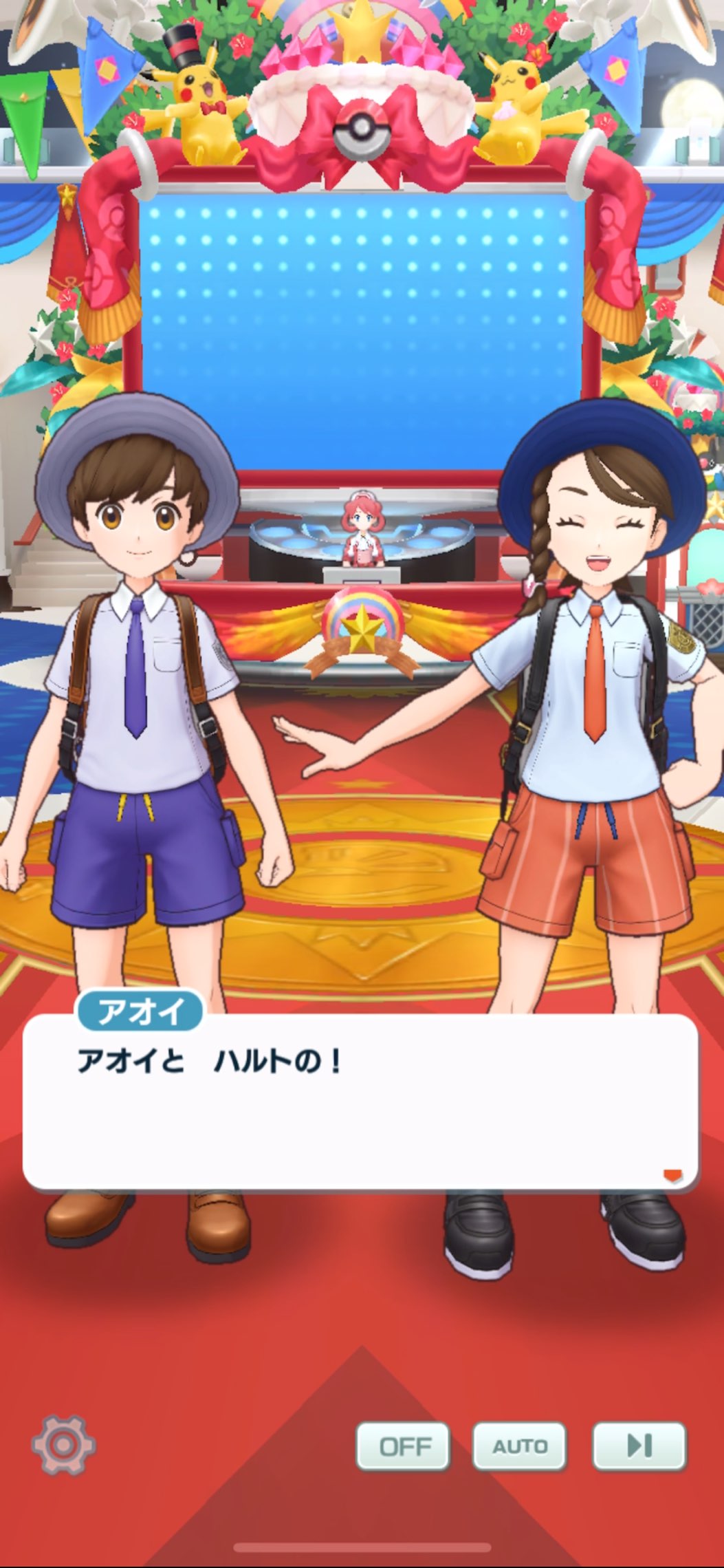Click the red continue arrow in dialogue
This screenshot has height=1568, width=724.
(x=672, y=1175)
